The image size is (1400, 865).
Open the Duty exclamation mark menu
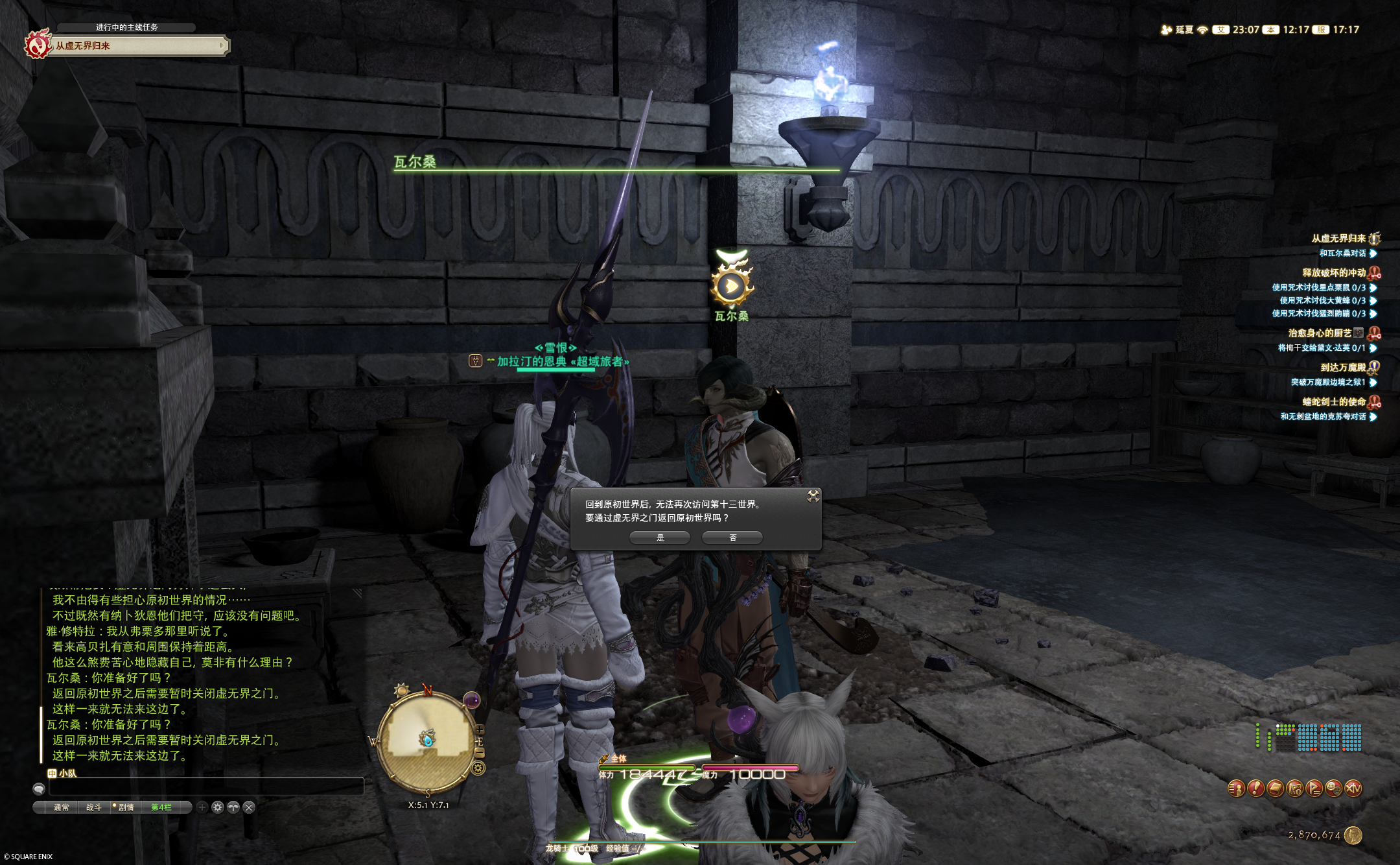pos(1255,788)
